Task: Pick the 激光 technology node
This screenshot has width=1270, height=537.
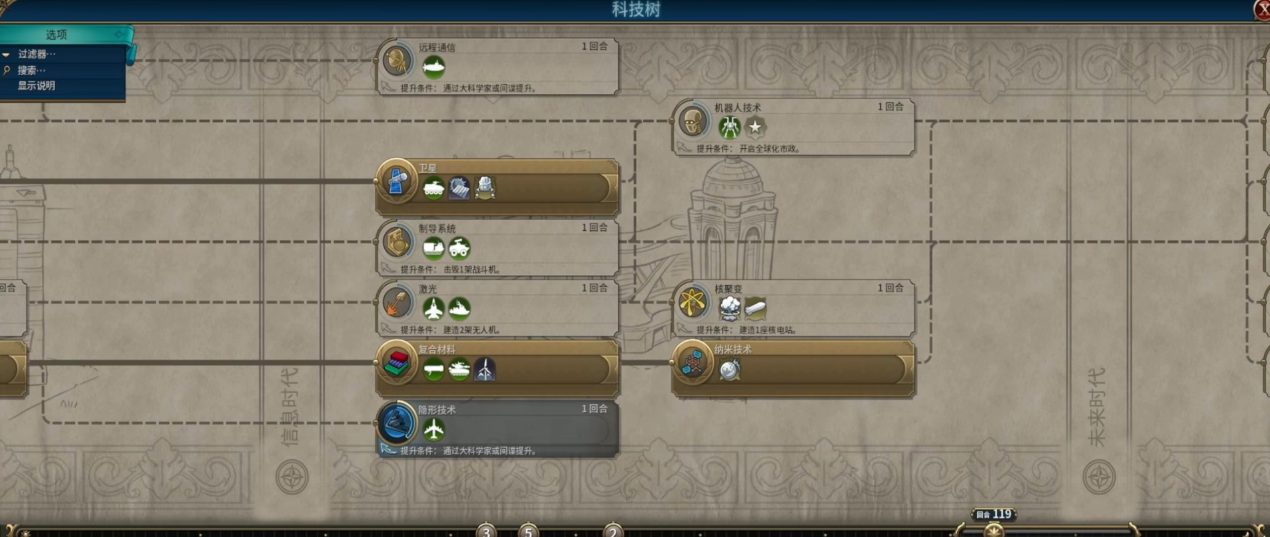Action: click(497, 307)
